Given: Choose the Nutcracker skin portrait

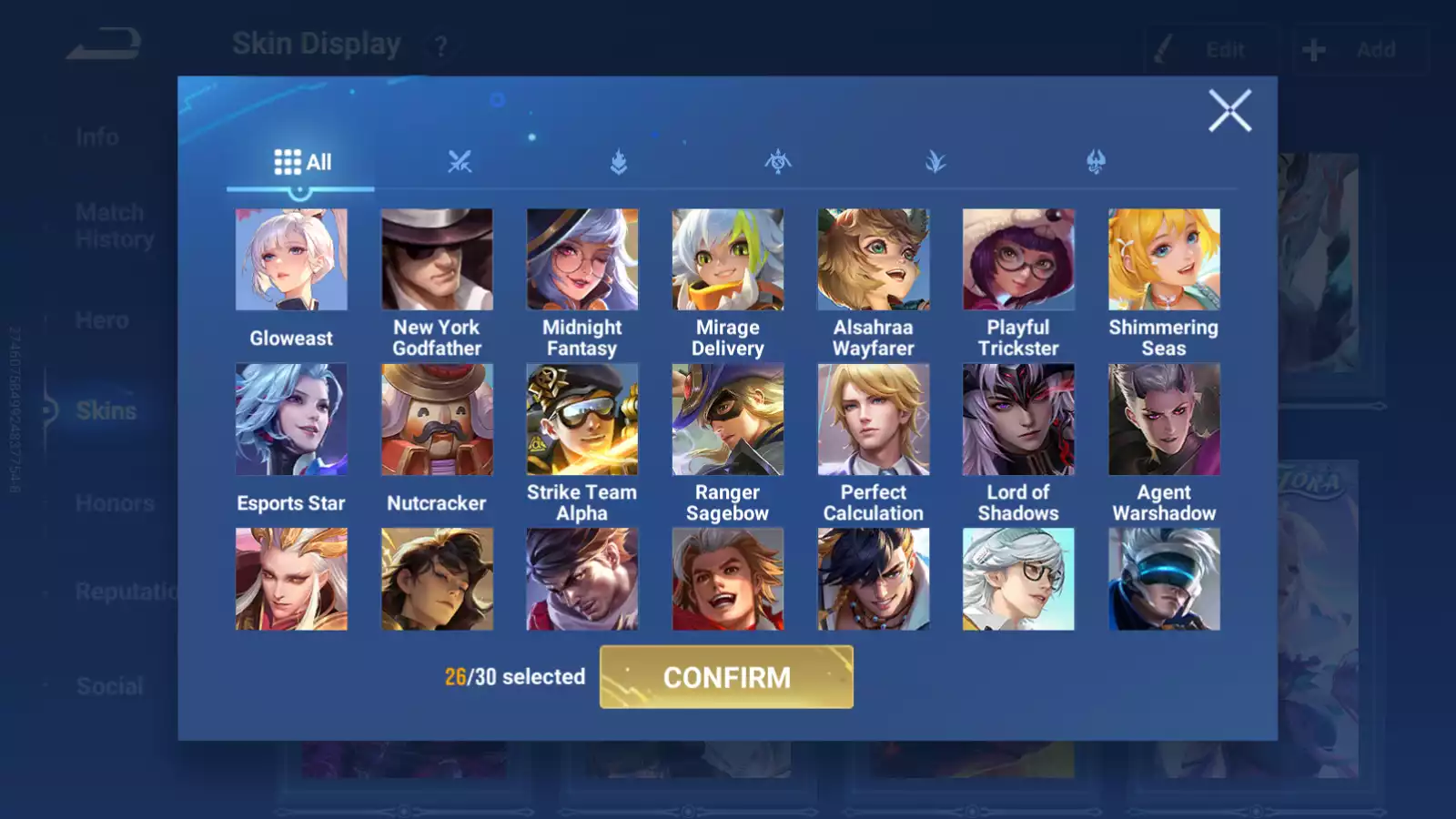Looking at the screenshot, I should pyautogui.click(x=437, y=420).
